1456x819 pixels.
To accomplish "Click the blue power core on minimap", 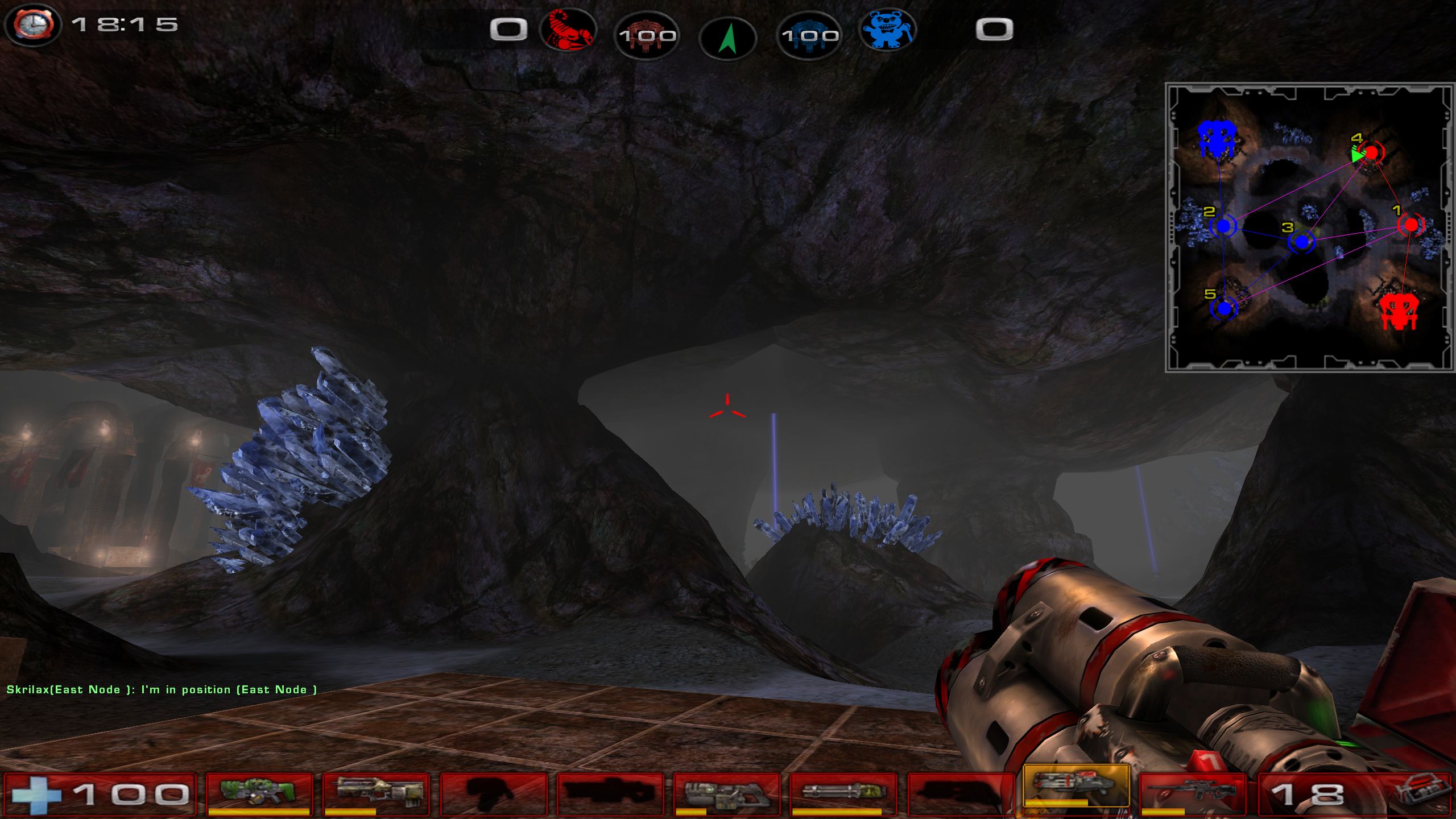I will tap(1216, 139).
